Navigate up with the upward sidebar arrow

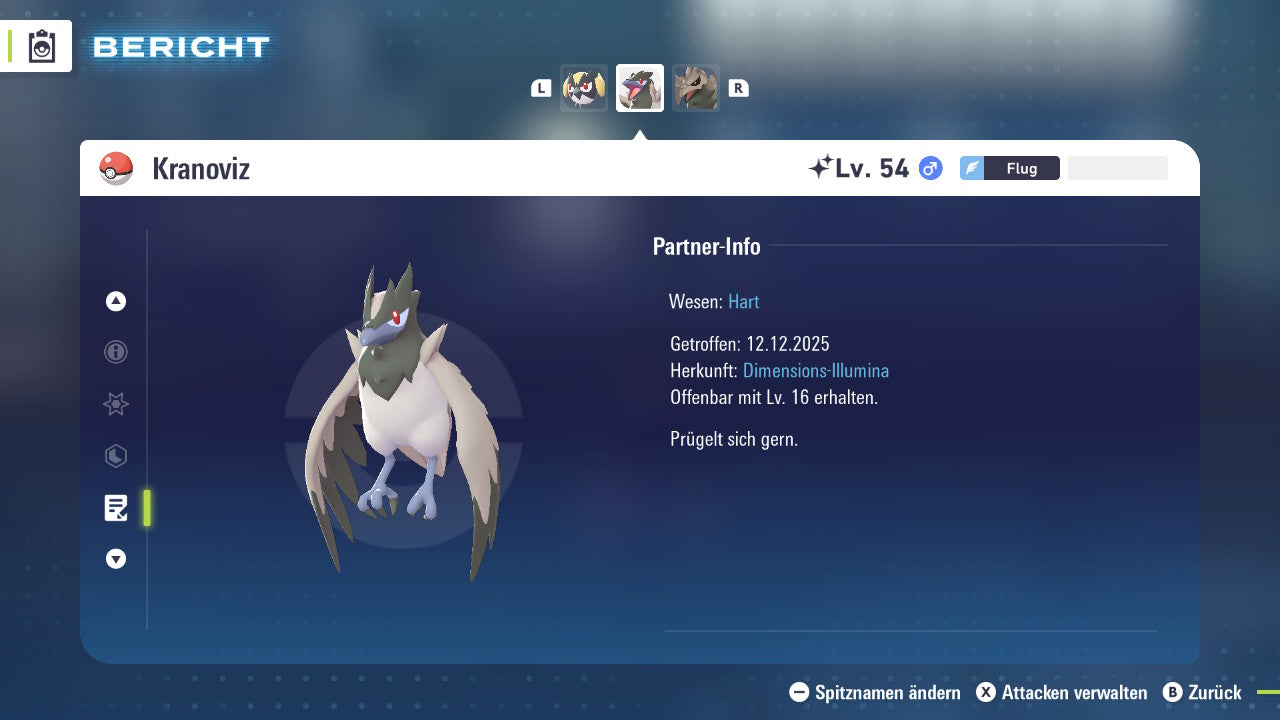click(115, 301)
